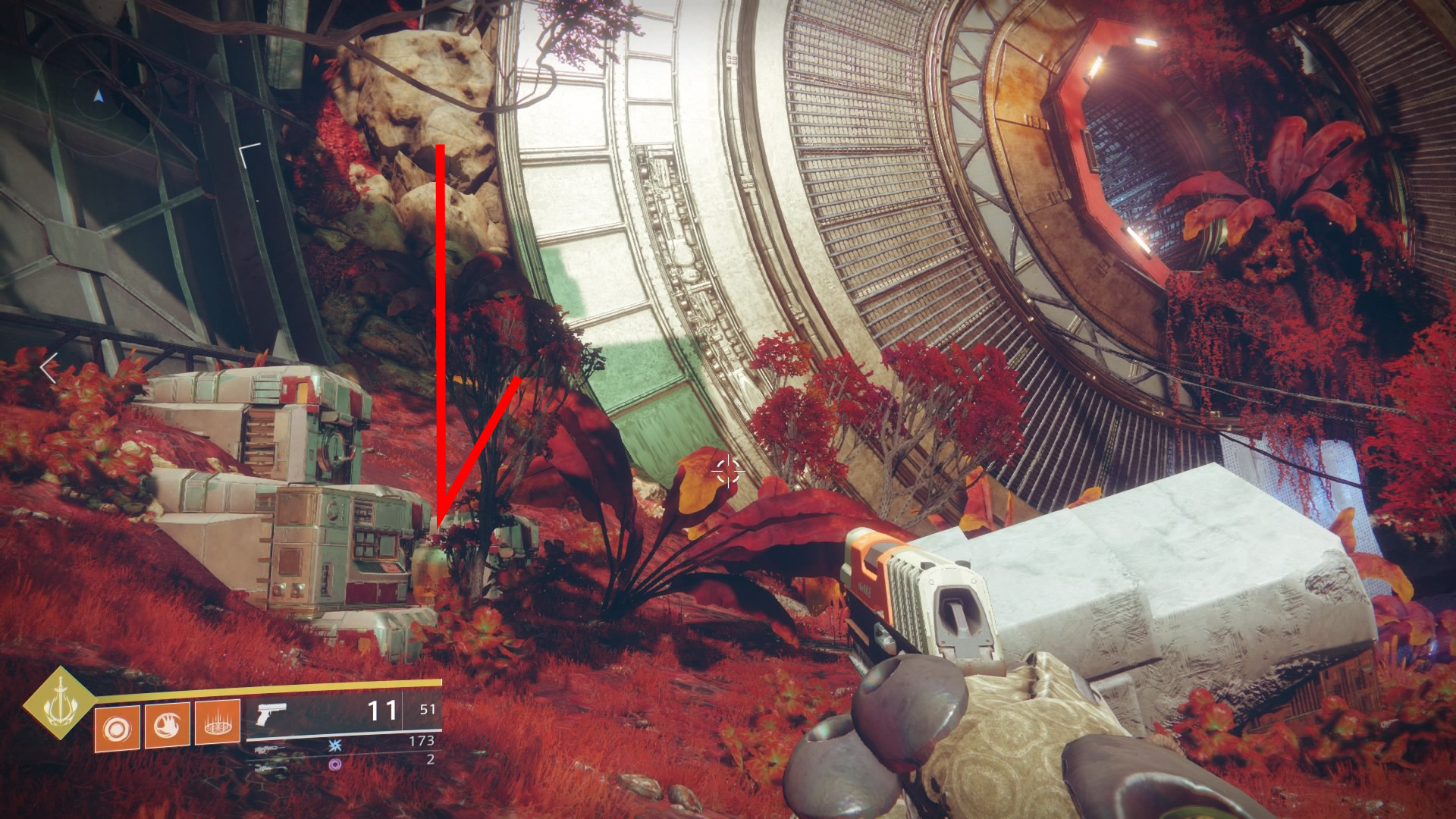Select the equipped sidearm weapon icon
This screenshot has height=819, width=1456.
[271, 714]
